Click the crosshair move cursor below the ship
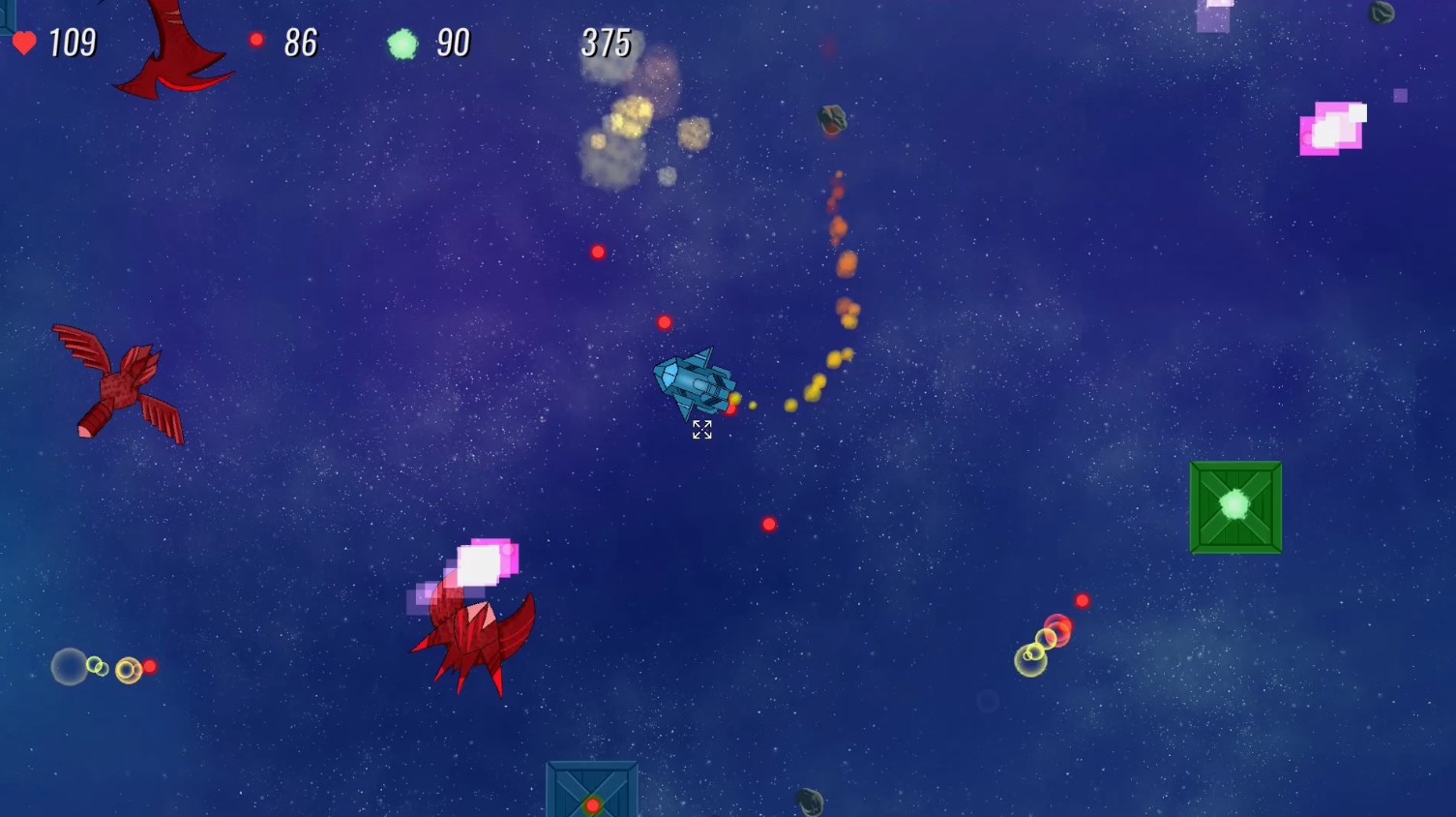This screenshot has height=817, width=1456. [702, 430]
